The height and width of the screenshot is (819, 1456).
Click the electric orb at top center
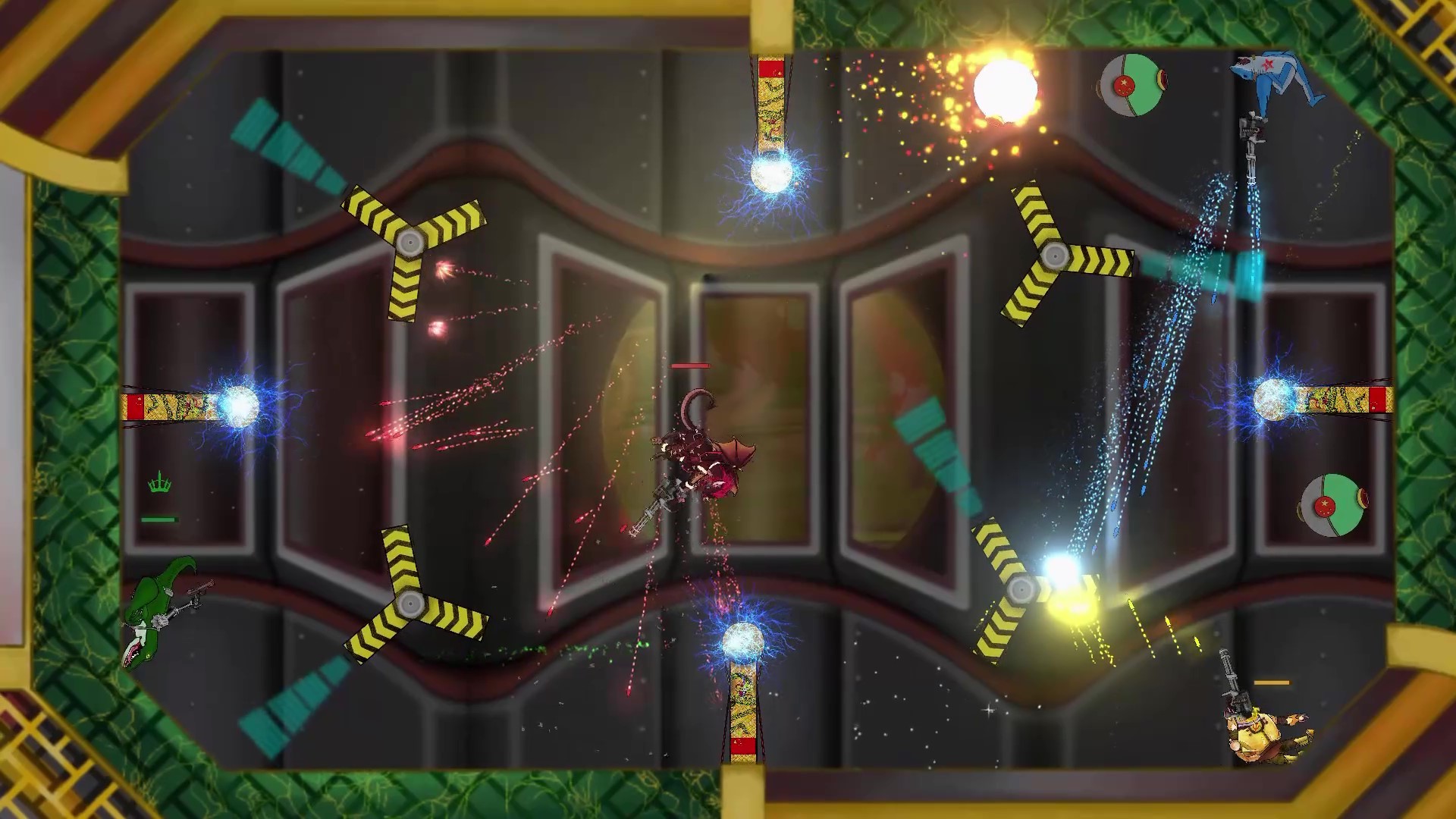point(770,173)
